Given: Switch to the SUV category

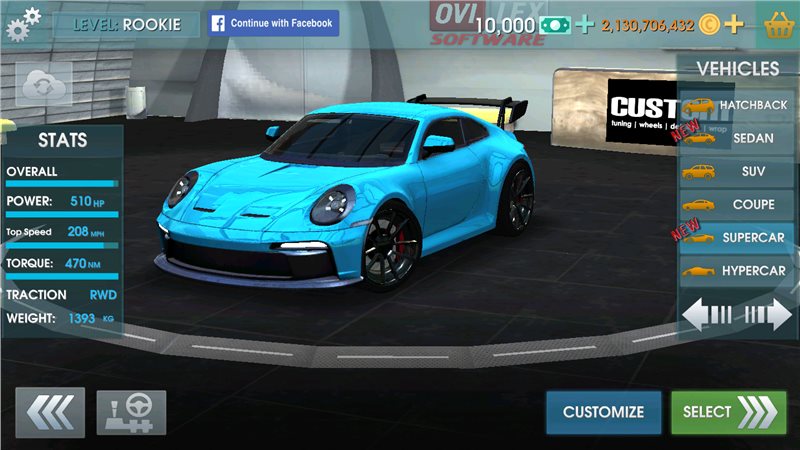Looking at the screenshot, I should [x=737, y=171].
